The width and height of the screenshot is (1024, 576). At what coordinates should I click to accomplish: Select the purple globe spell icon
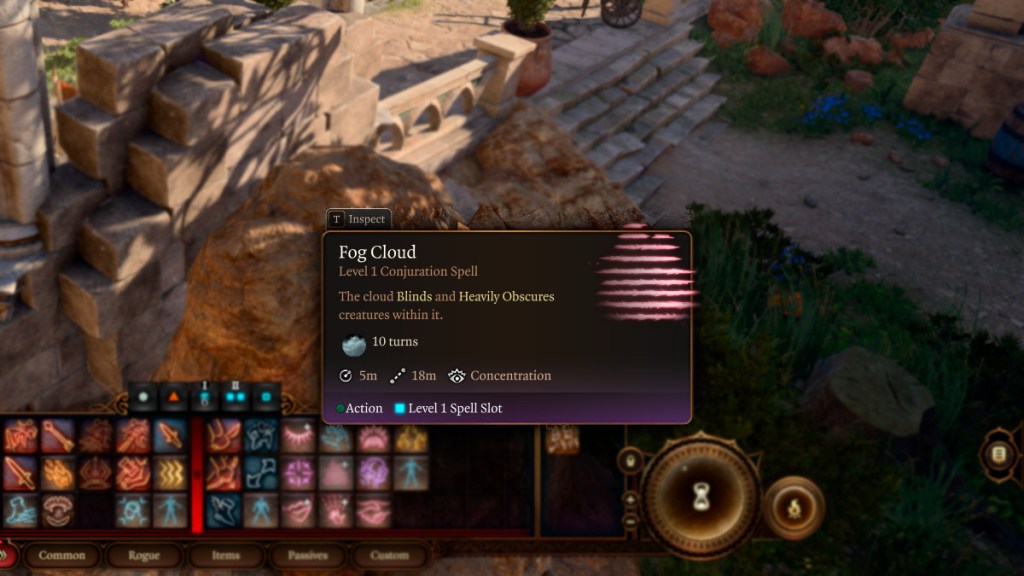[x=373, y=473]
